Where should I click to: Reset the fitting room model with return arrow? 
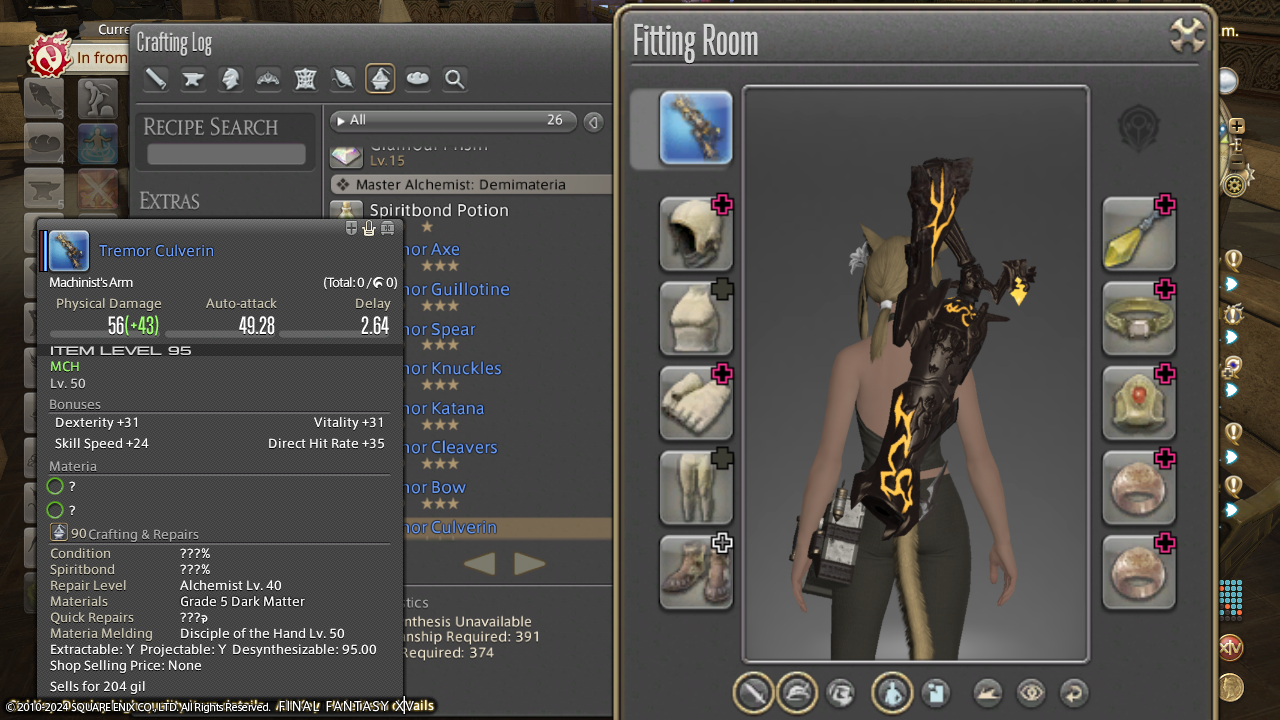[x=1073, y=692]
